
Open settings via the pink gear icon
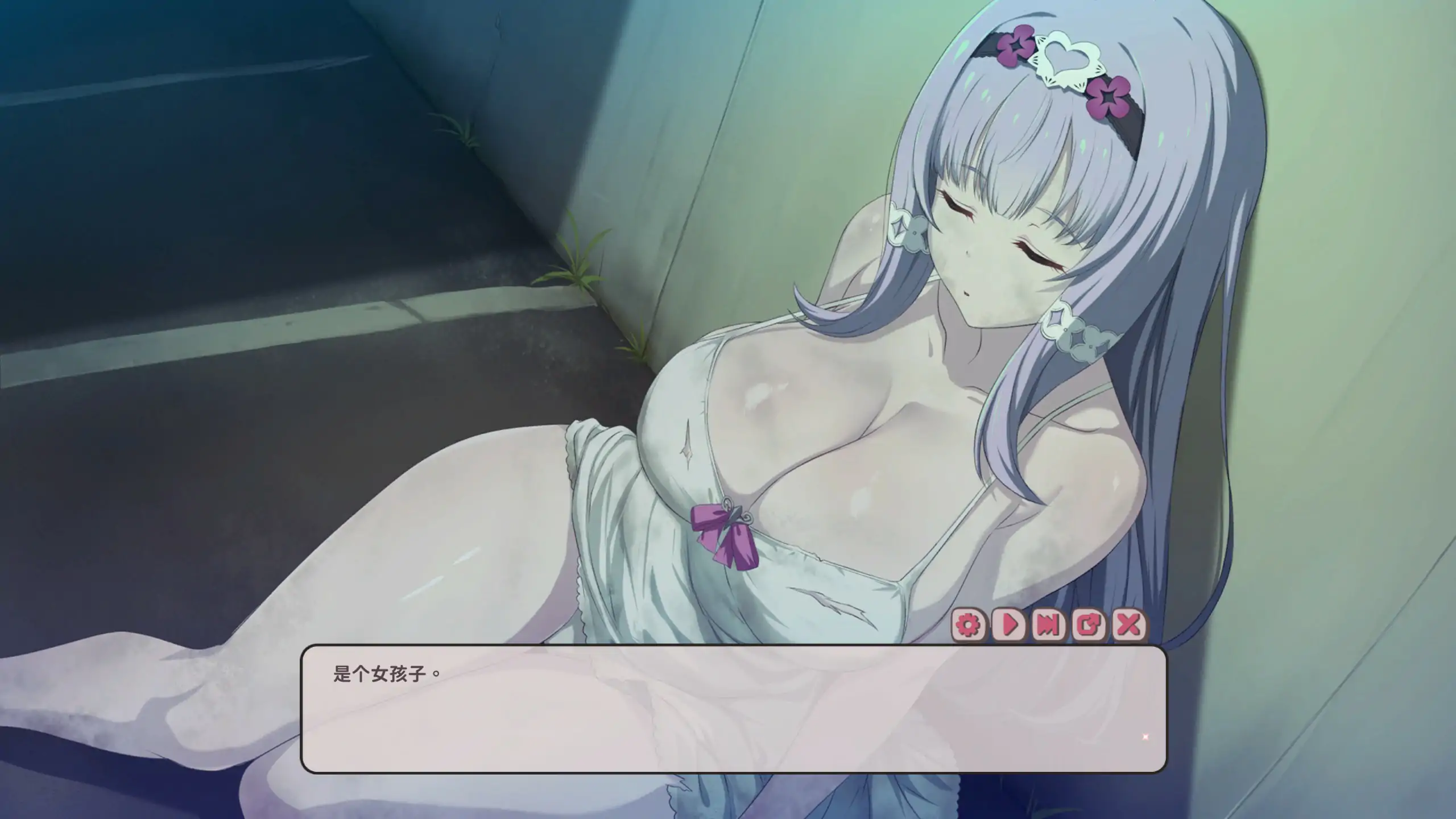969,626
